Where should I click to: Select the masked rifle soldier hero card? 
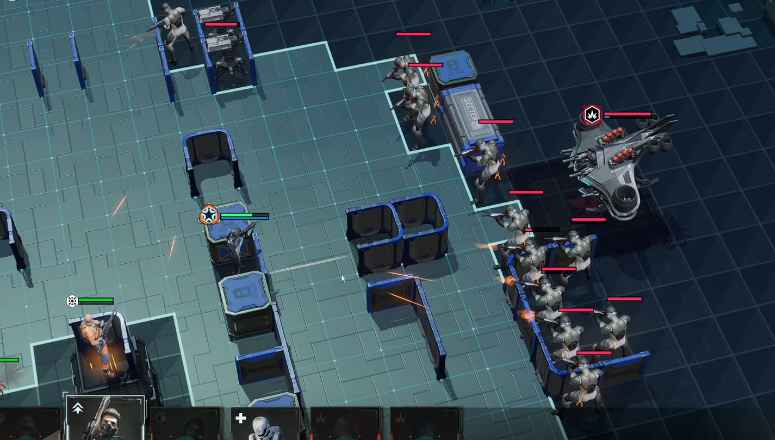point(105,420)
